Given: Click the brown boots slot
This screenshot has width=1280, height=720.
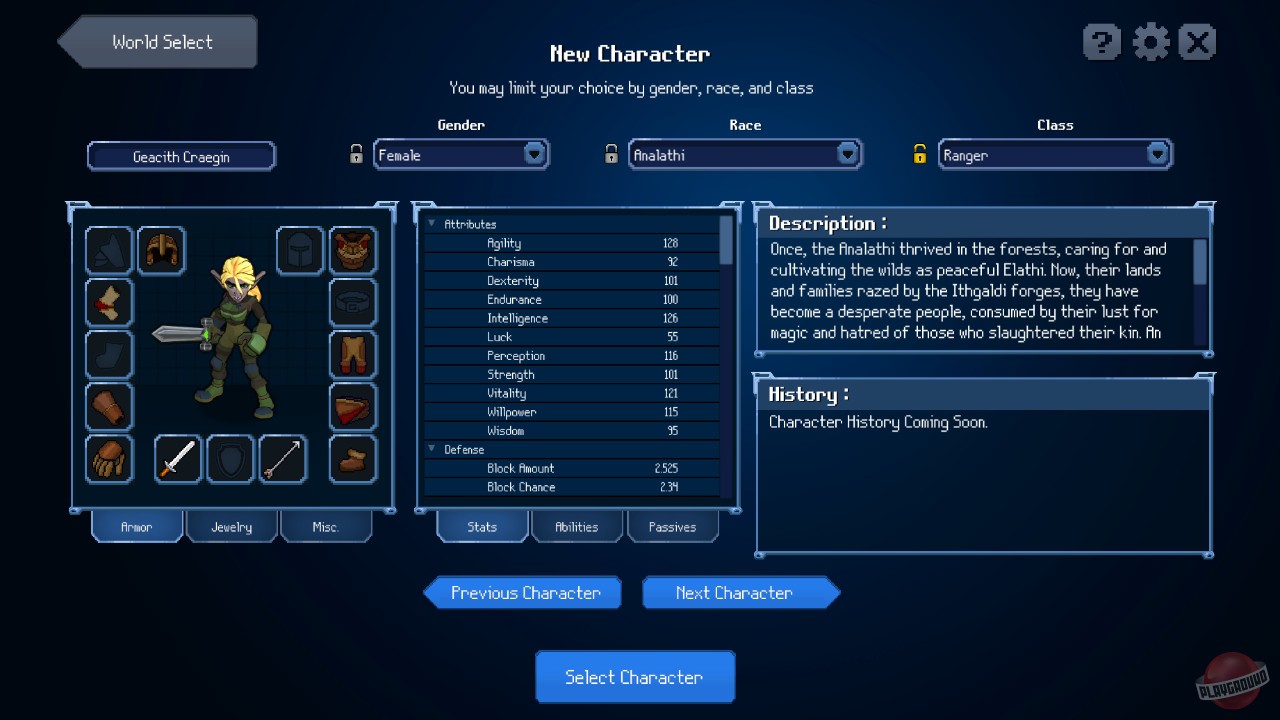Looking at the screenshot, I should coord(353,458).
